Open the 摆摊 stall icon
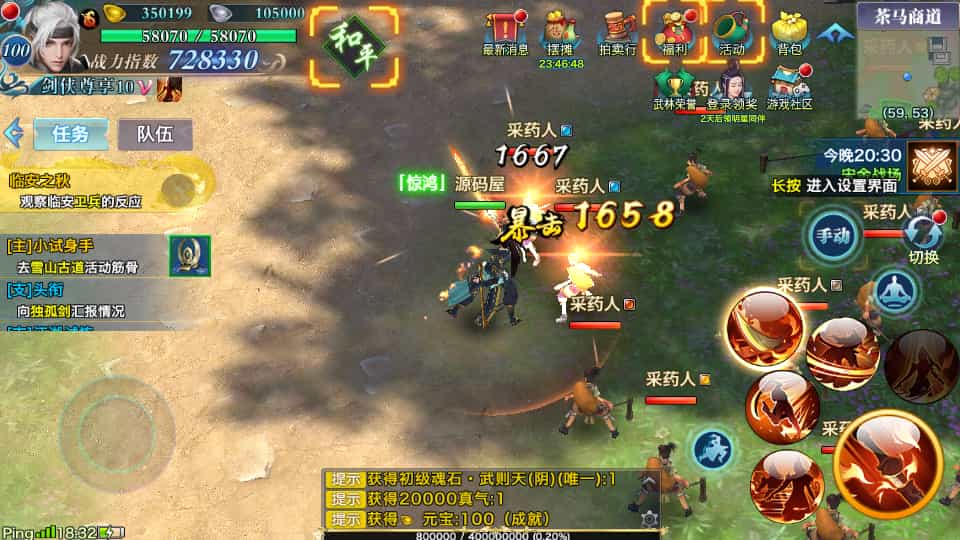 [x=559, y=32]
